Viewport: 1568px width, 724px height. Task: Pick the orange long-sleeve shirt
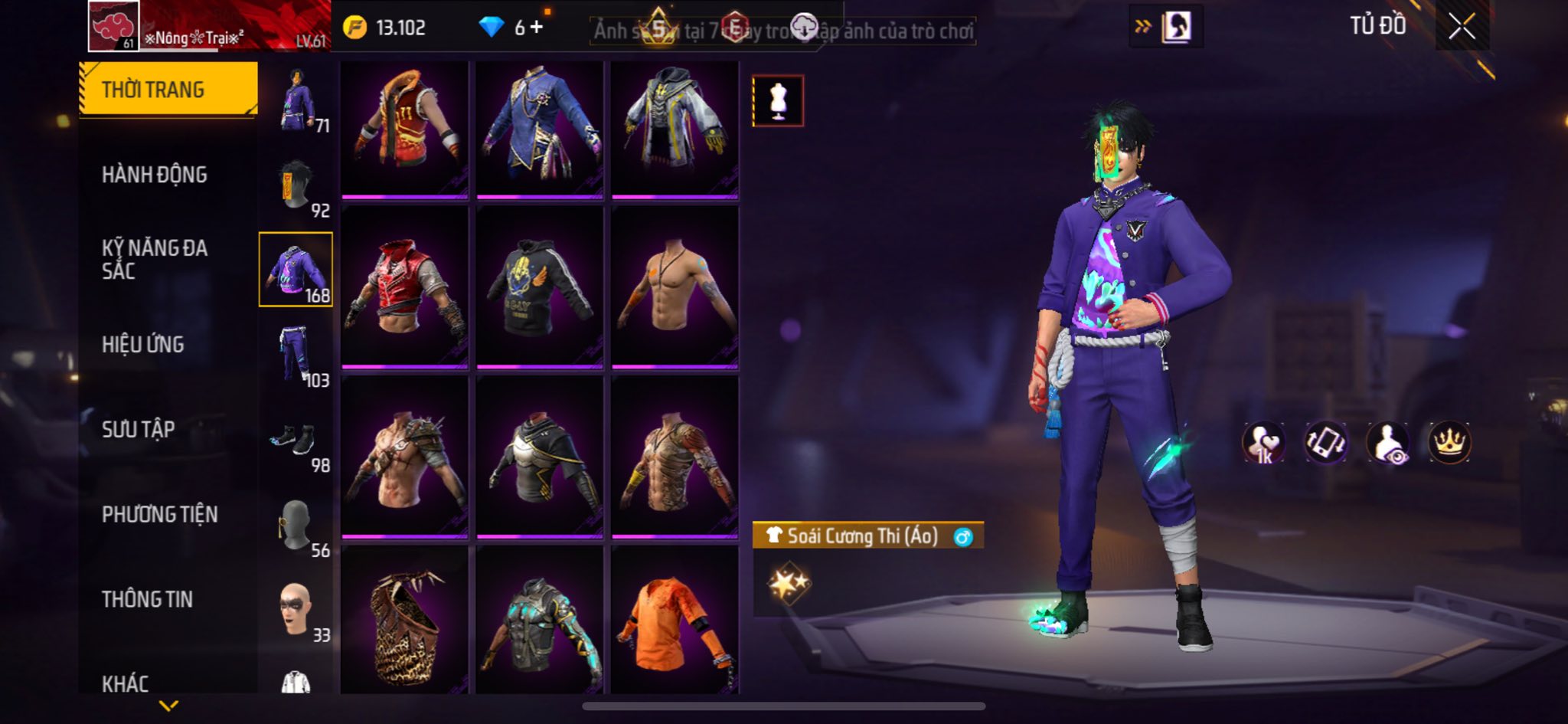coord(674,621)
